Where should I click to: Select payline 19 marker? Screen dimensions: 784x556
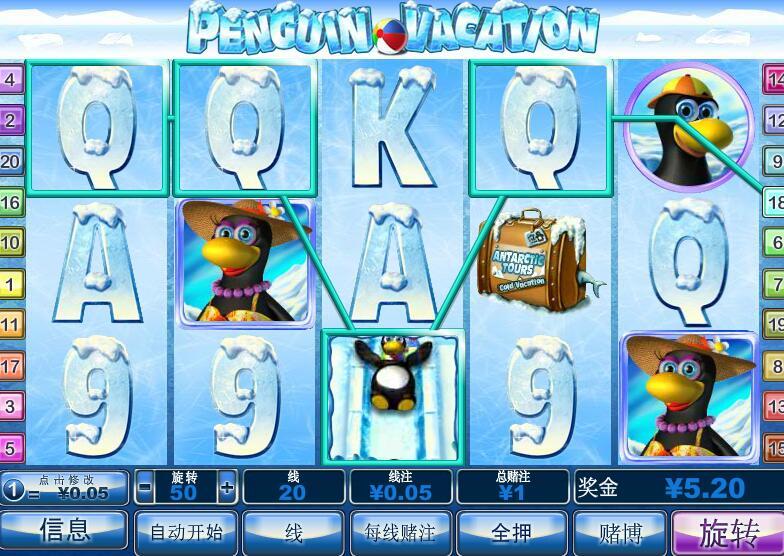point(774,324)
